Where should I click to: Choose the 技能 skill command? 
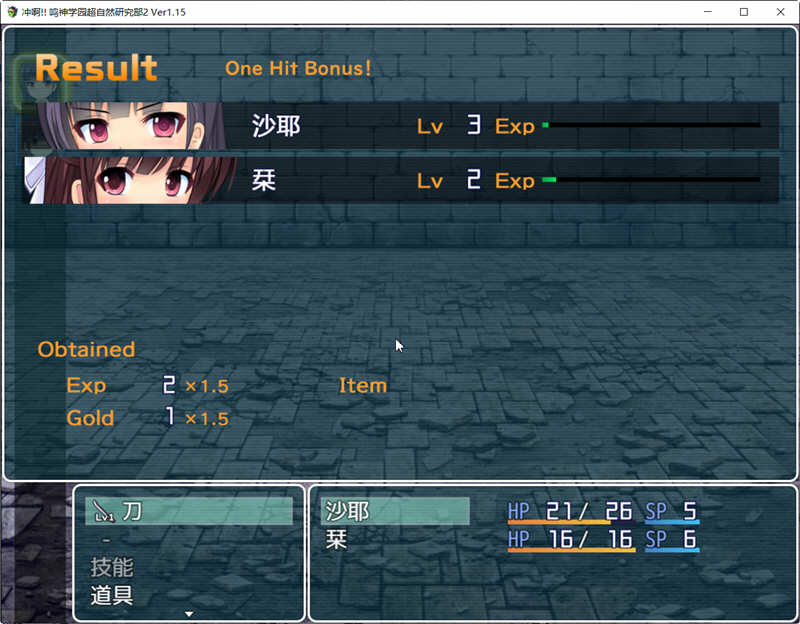tap(112, 567)
